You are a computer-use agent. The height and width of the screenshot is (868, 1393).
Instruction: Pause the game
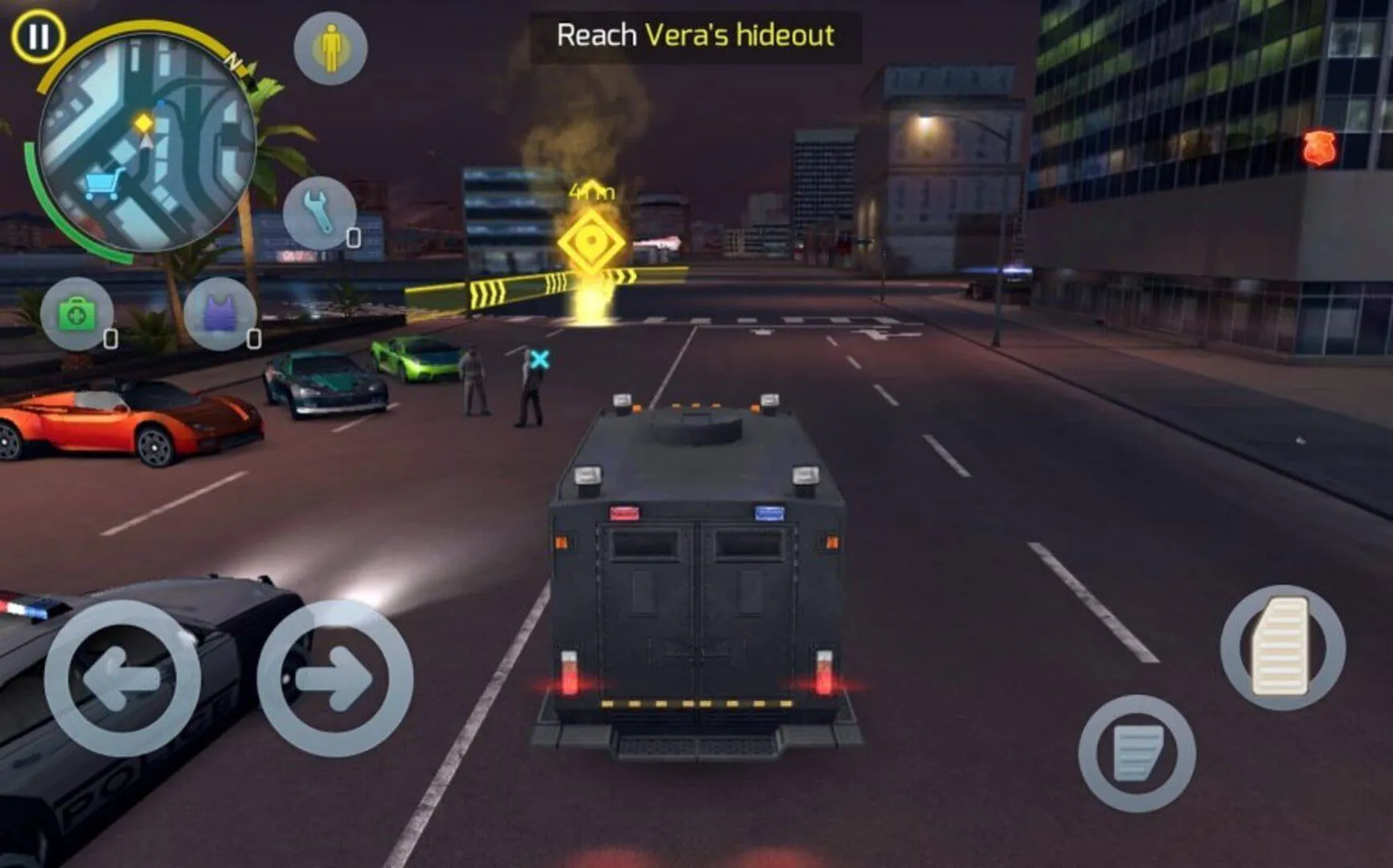[36, 36]
